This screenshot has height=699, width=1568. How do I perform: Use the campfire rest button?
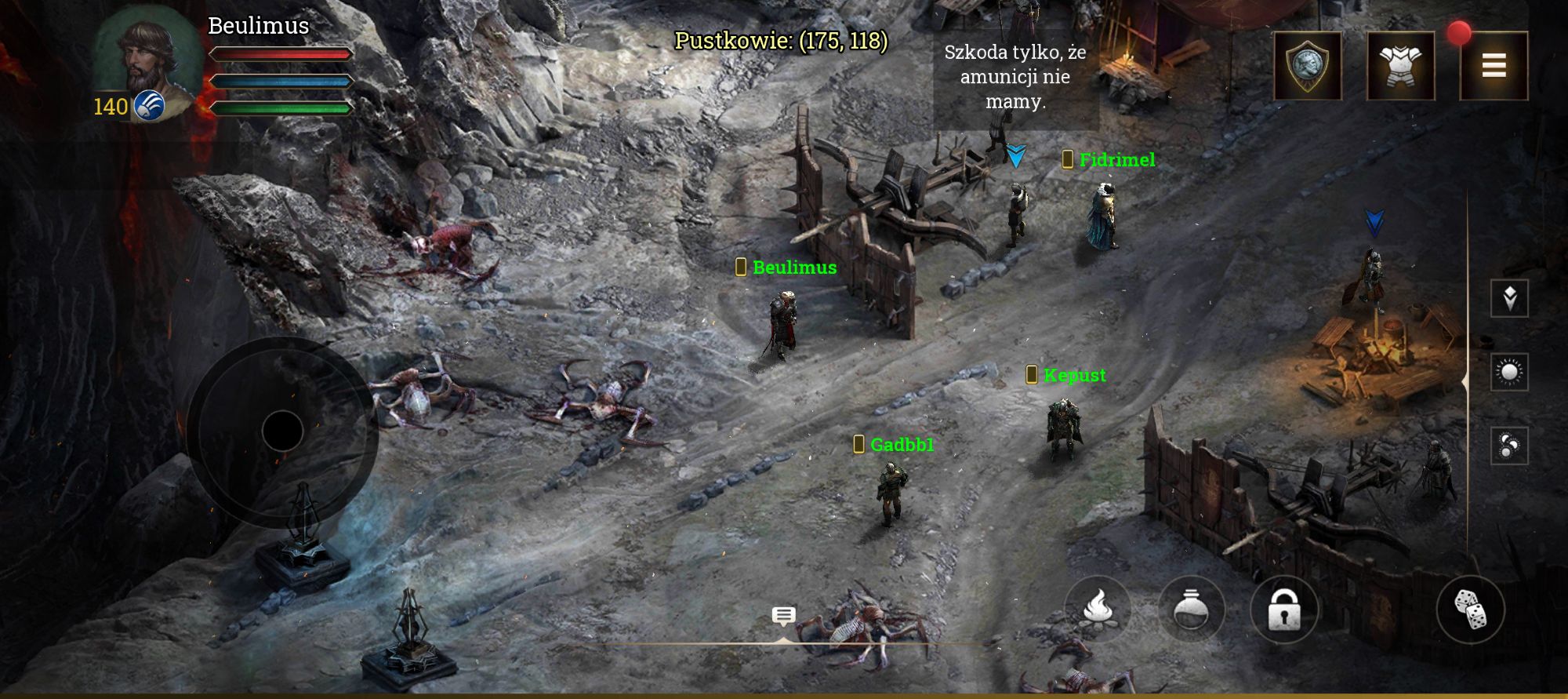pyautogui.click(x=1098, y=610)
